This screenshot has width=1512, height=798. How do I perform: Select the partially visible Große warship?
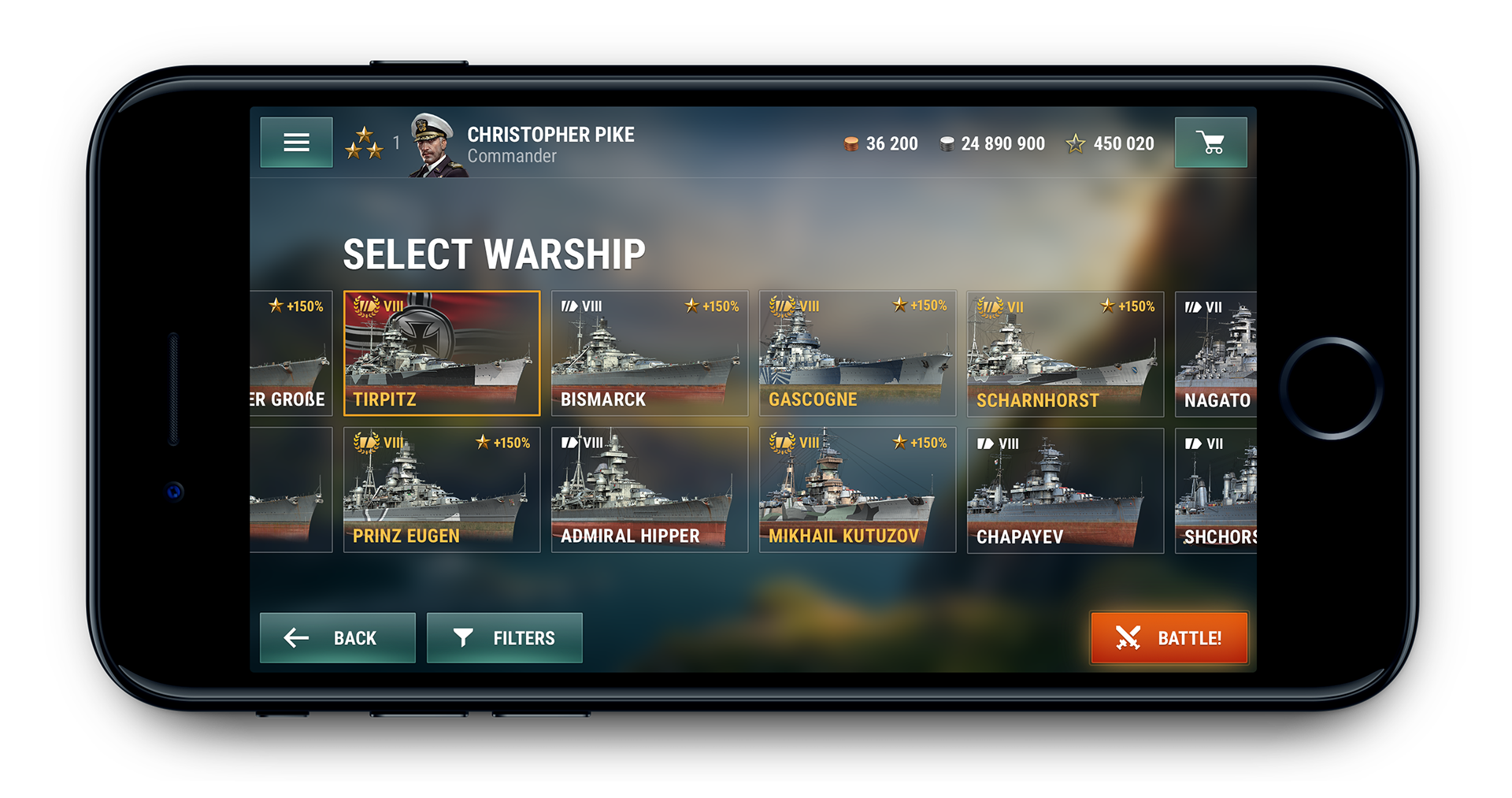[x=291, y=353]
